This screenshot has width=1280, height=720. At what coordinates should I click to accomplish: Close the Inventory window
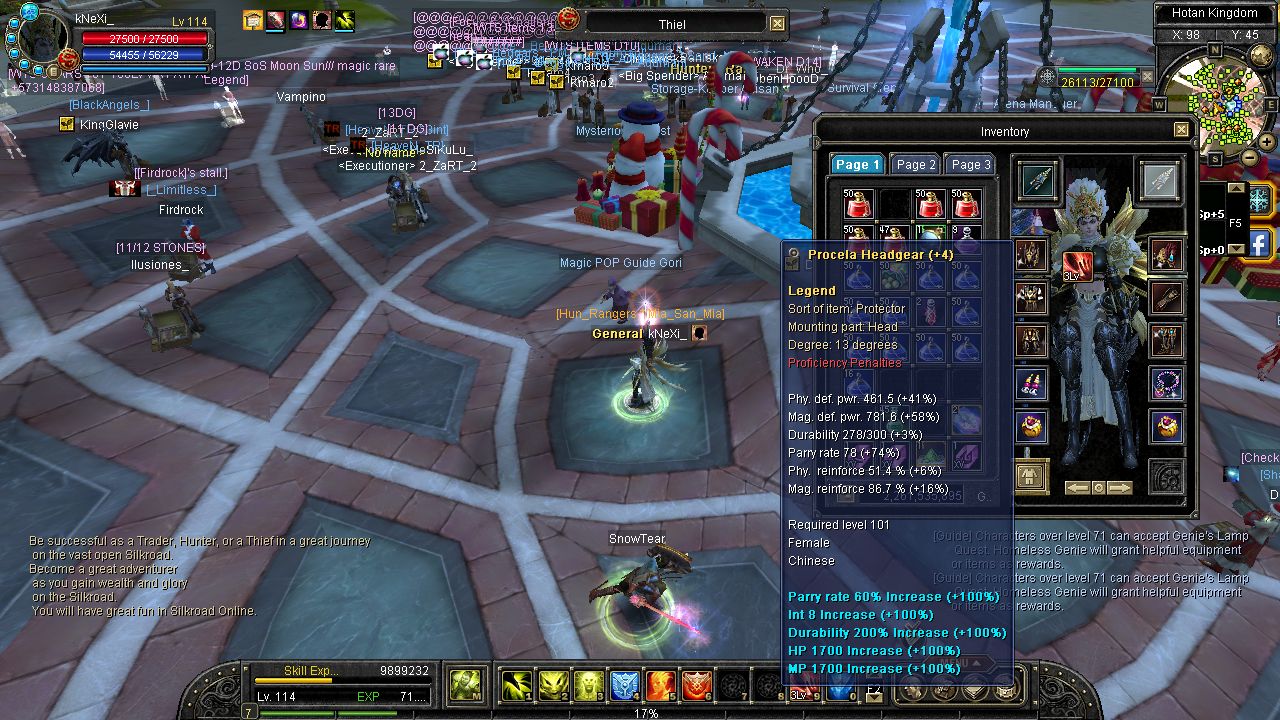pos(1181,130)
